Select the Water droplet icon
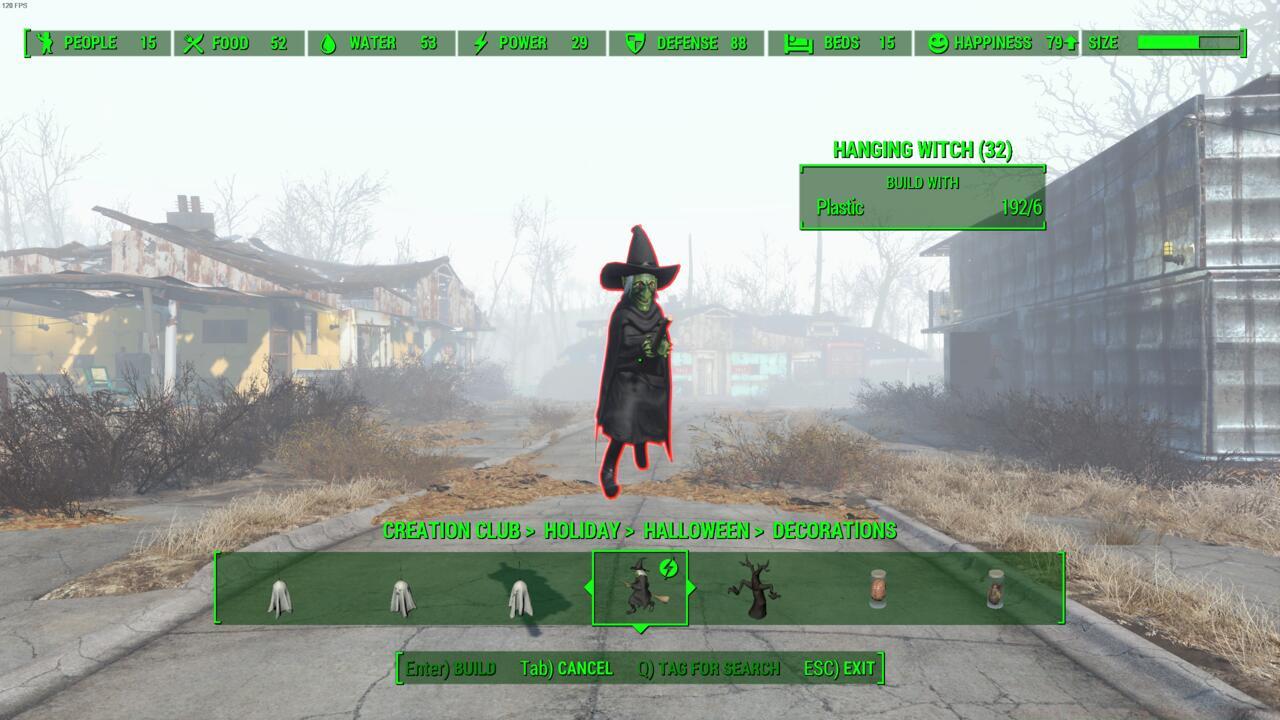 (x=330, y=43)
